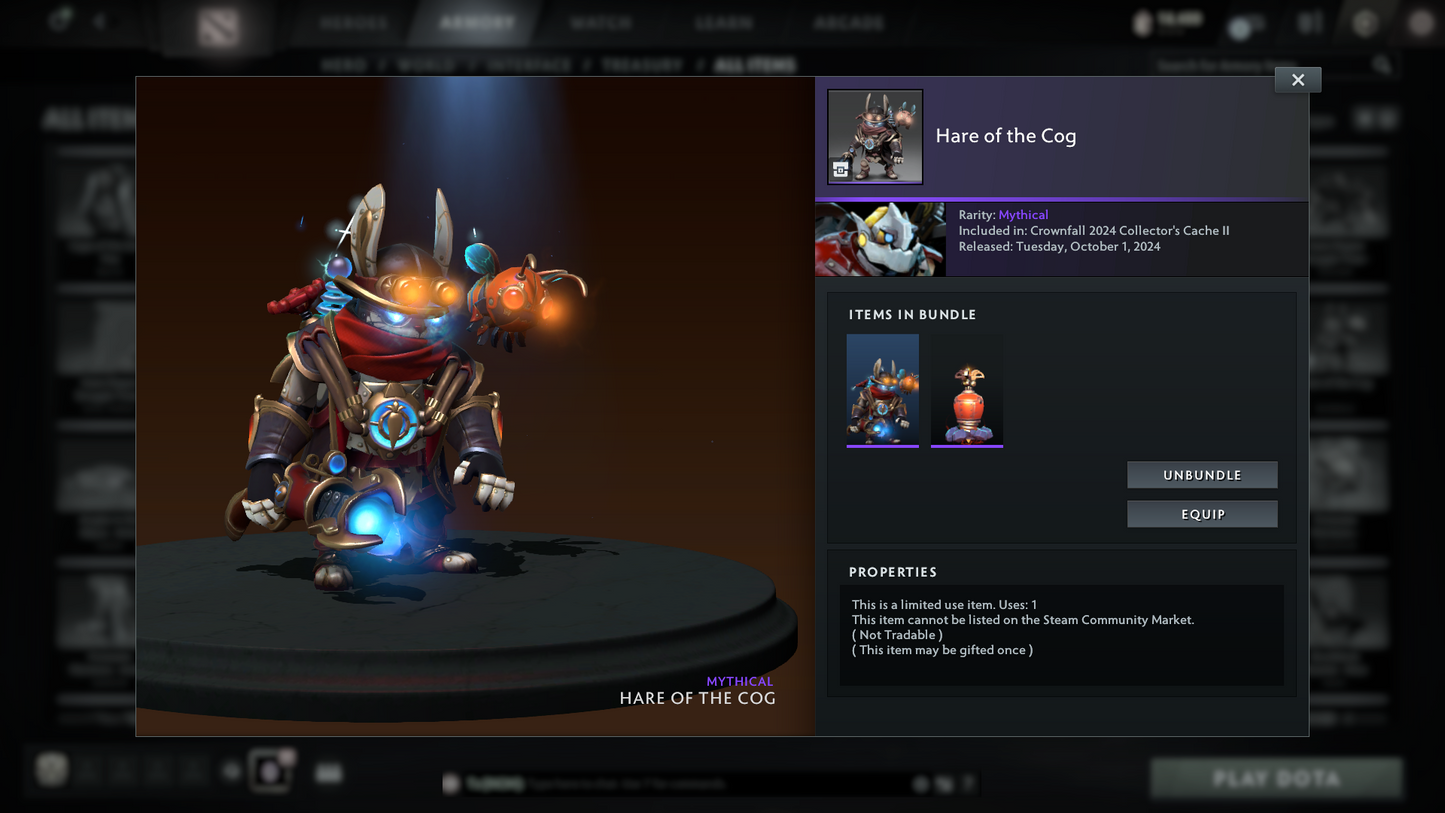Select the back arrow at the top left
This screenshot has height=813, width=1445.
point(100,20)
